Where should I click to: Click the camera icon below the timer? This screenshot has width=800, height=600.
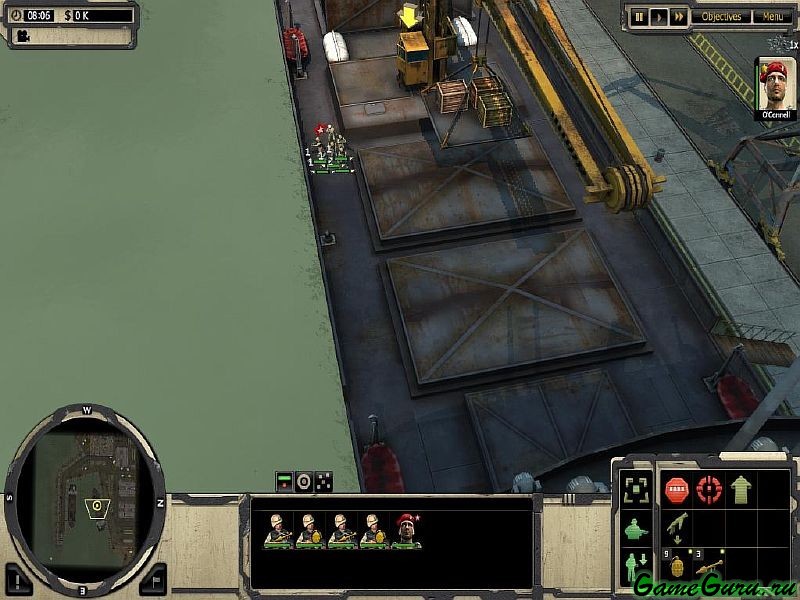point(21,36)
